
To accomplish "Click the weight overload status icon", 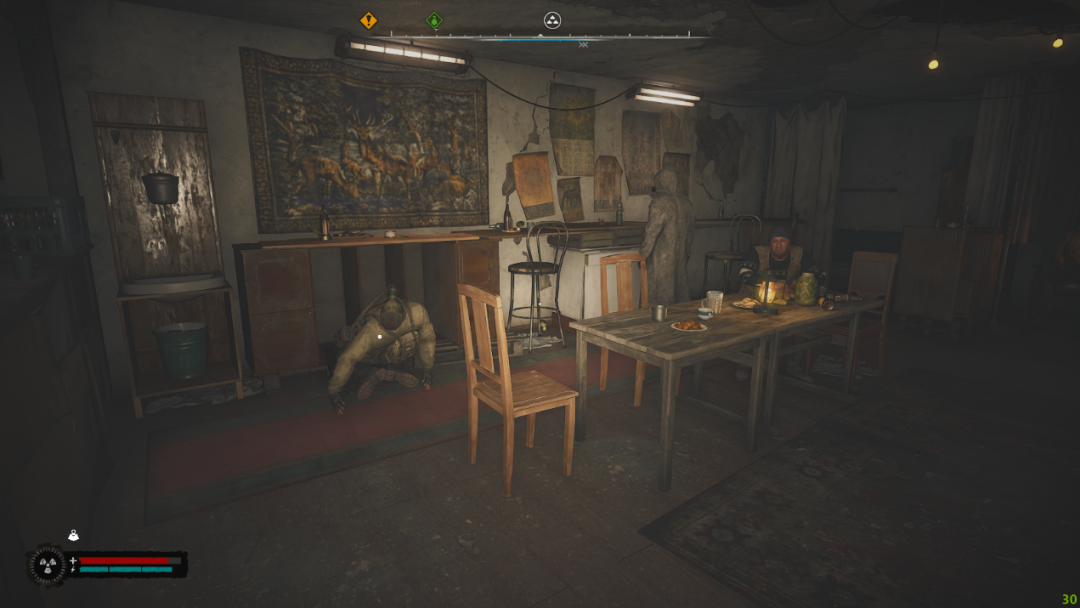I will click(x=73, y=536).
